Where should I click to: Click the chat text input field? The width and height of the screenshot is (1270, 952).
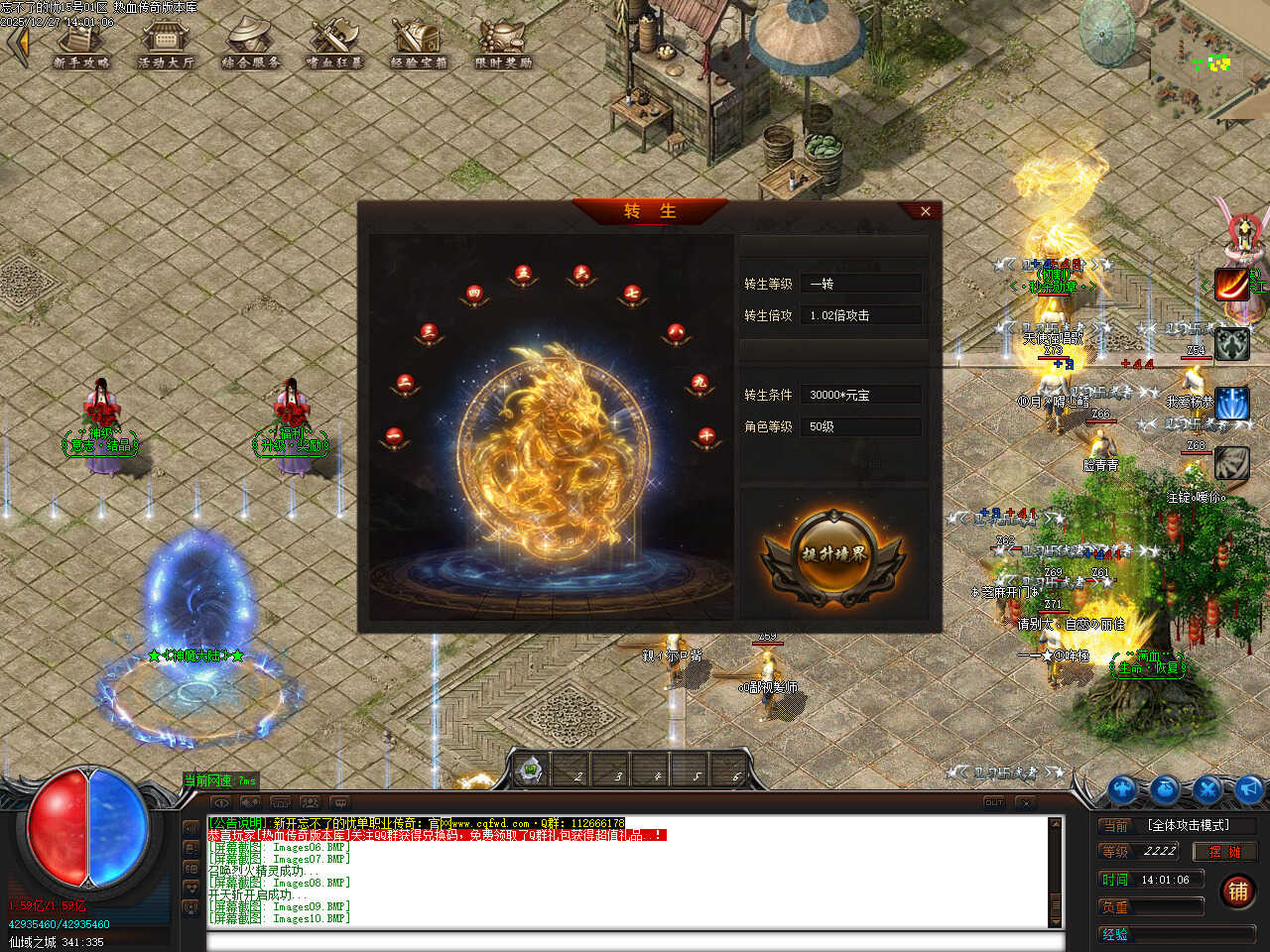pyautogui.click(x=635, y=941)
